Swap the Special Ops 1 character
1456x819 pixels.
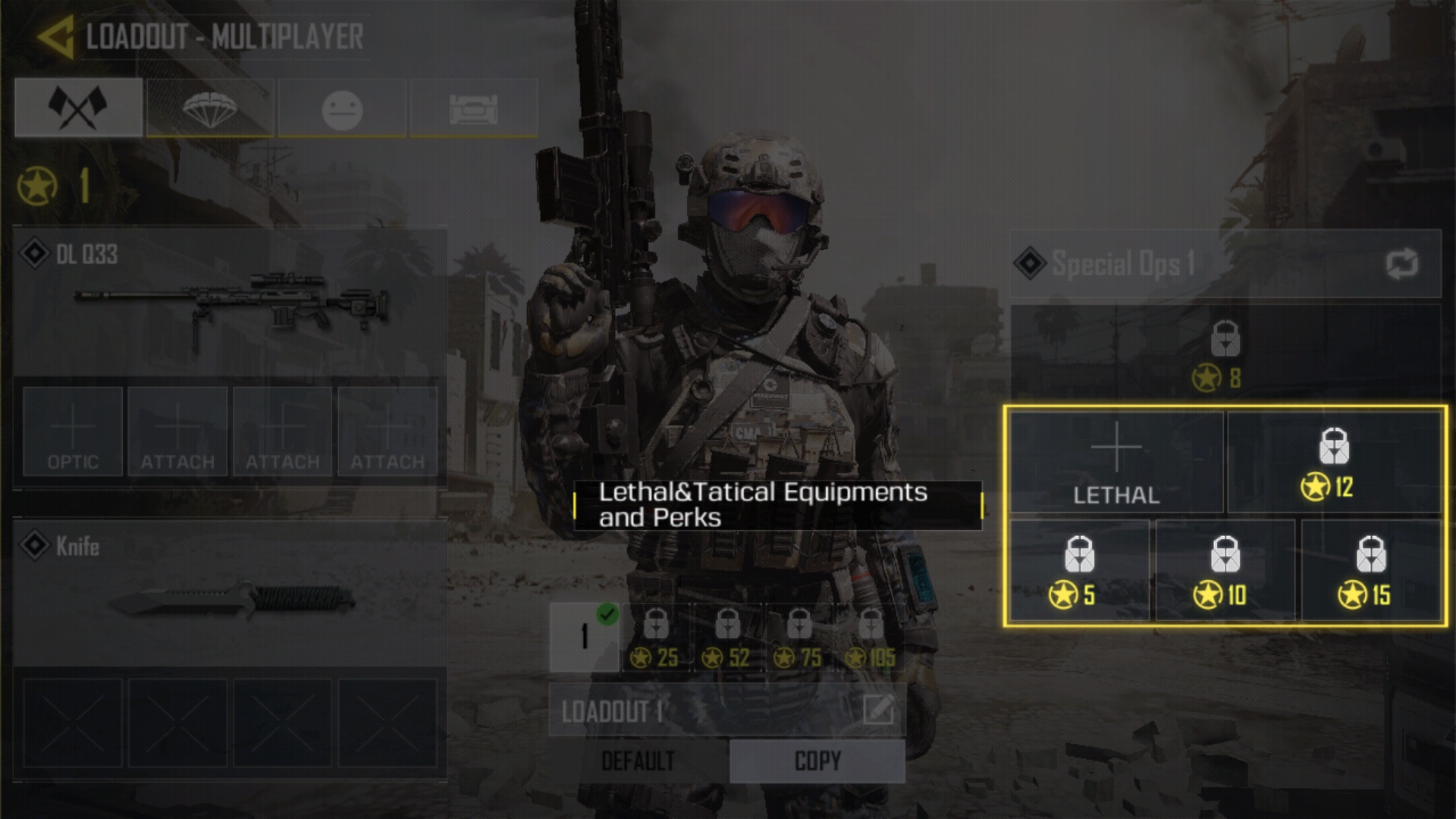(x=1401, y=264)
